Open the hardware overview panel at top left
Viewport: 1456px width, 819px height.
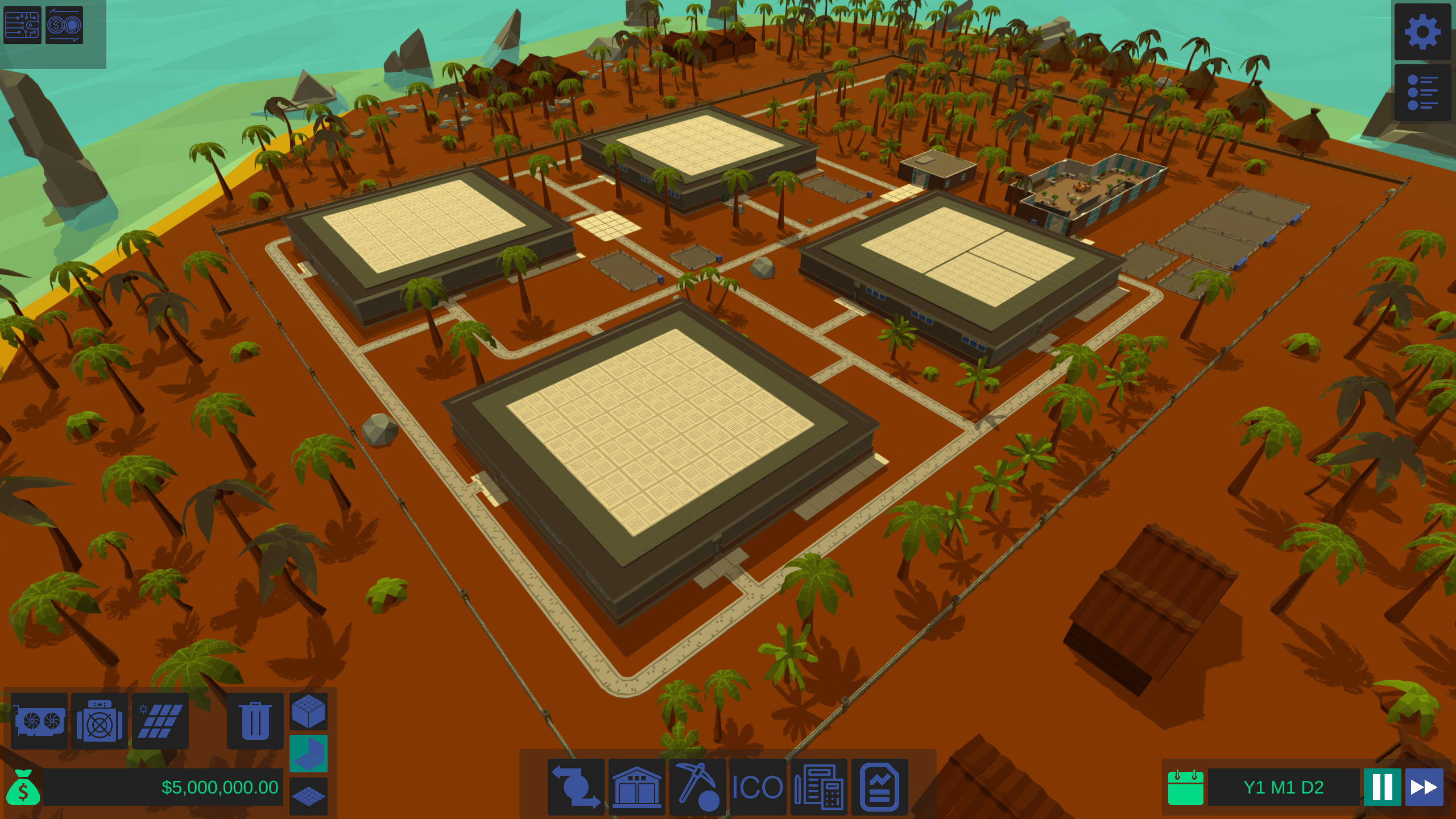coord(23,25)
